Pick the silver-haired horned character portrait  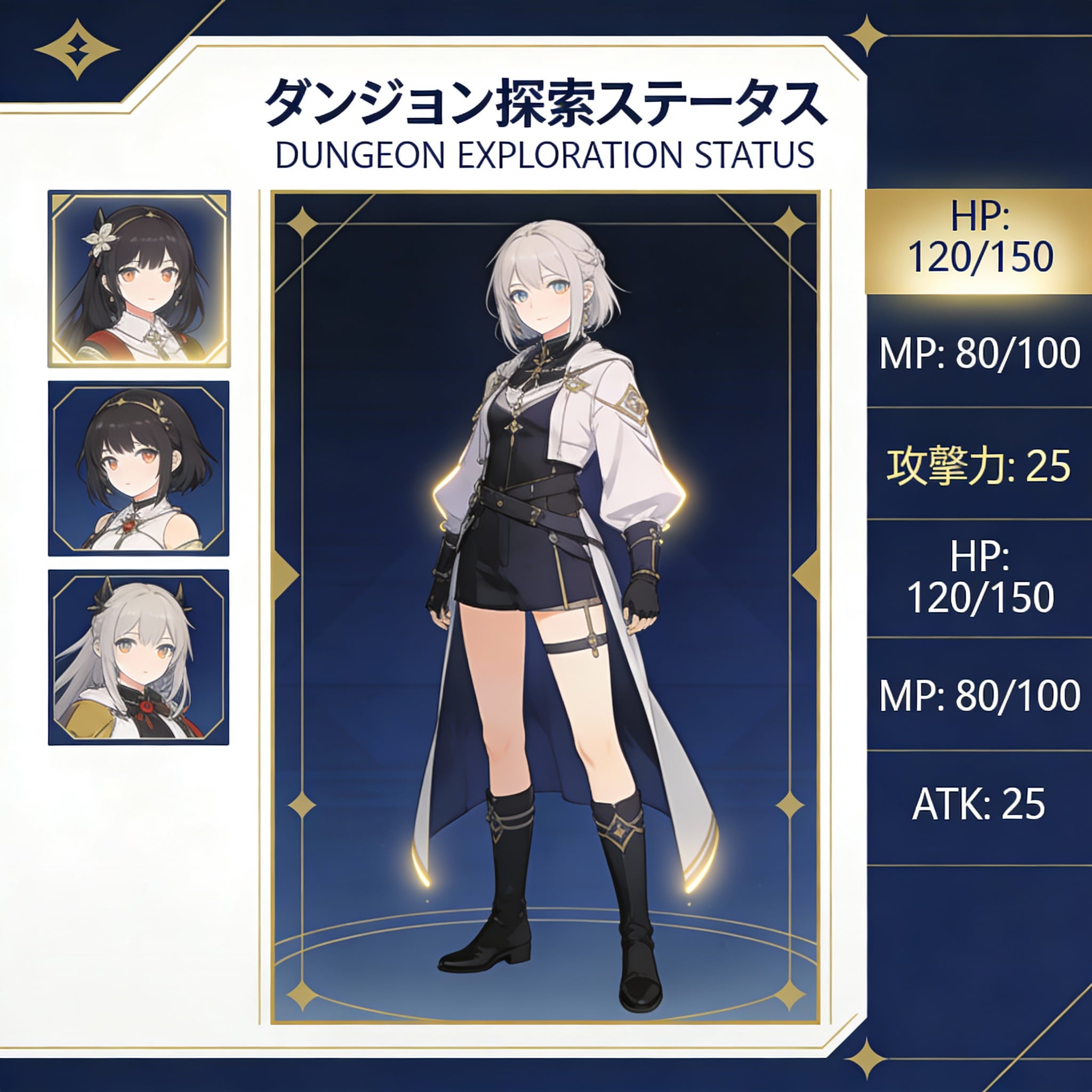tap(139, 657)
